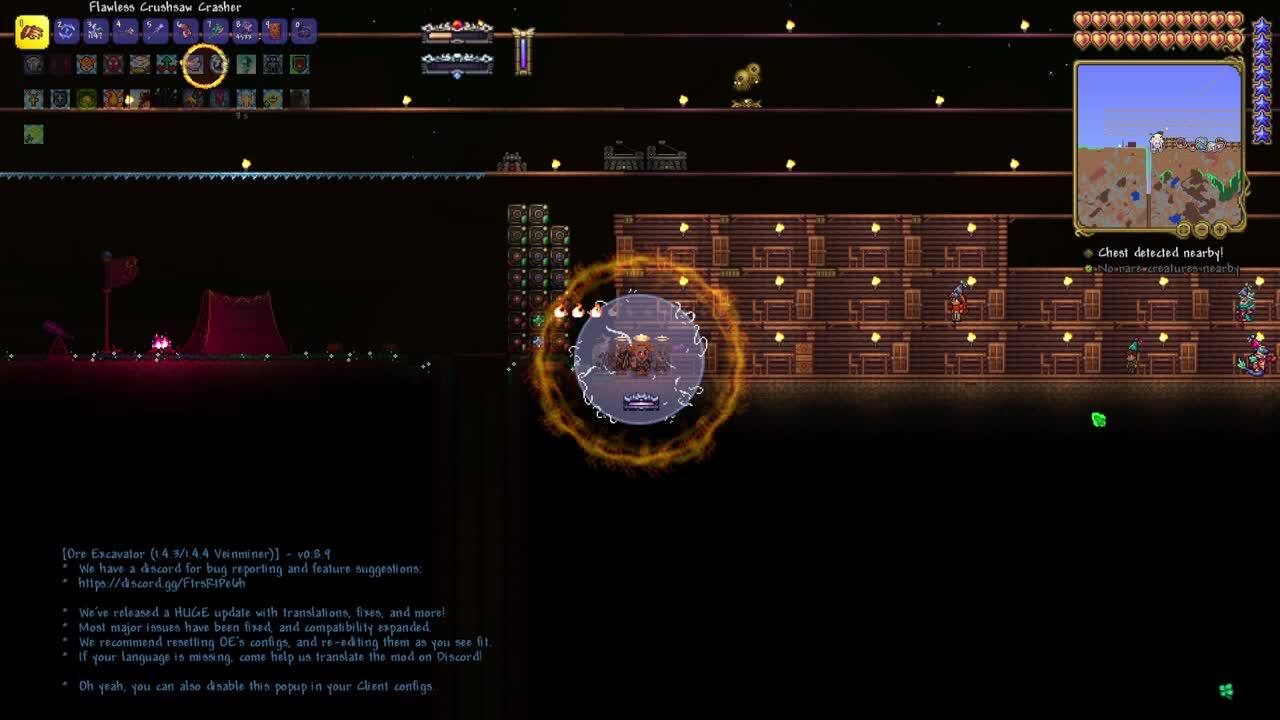Pick the green tool in hotbar slot 7
This screenshot has width=1280, height=720.
point(215,32)
